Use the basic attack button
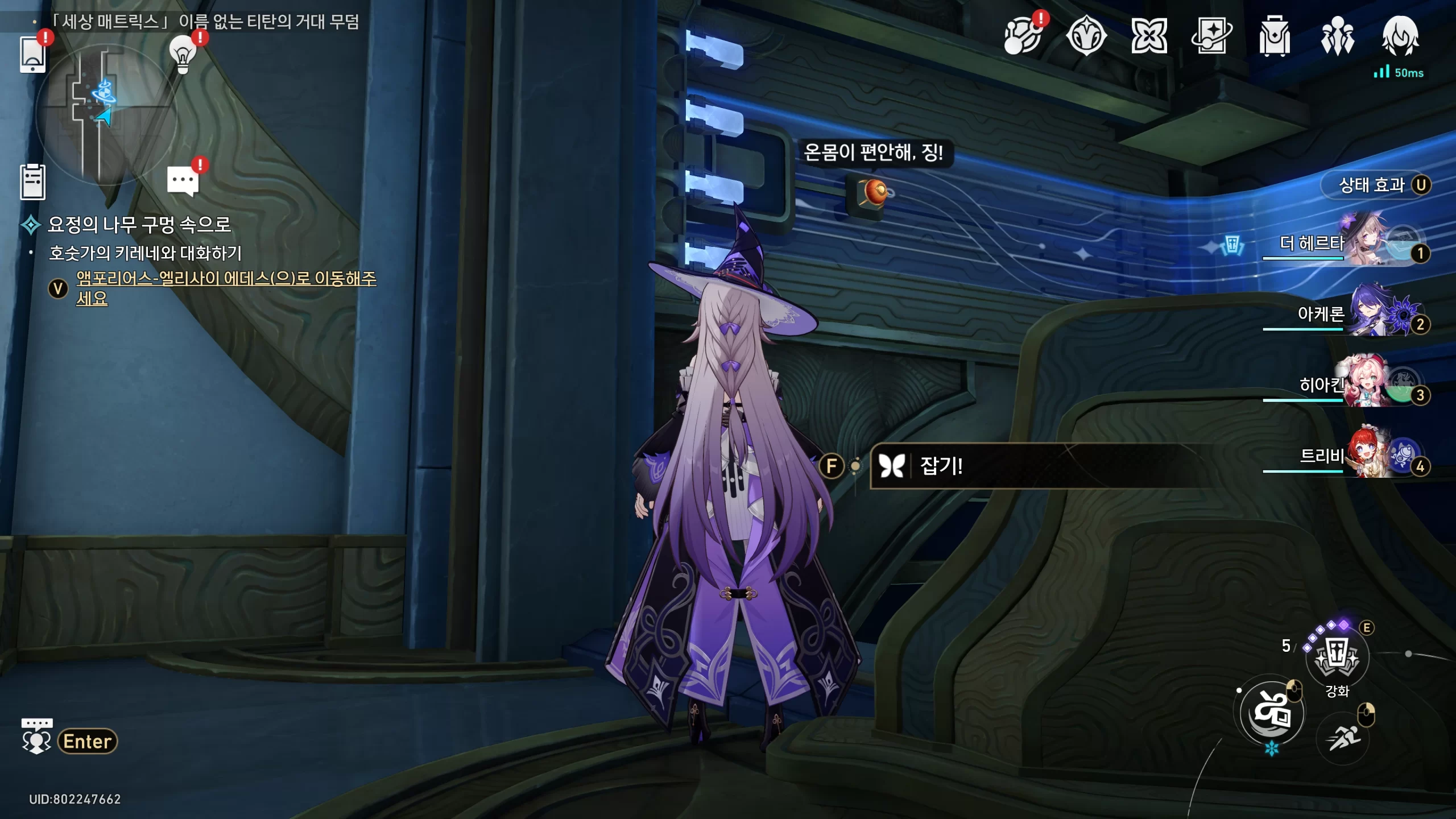This screenshot has height=819, width=1456. tap(1272, 712)
